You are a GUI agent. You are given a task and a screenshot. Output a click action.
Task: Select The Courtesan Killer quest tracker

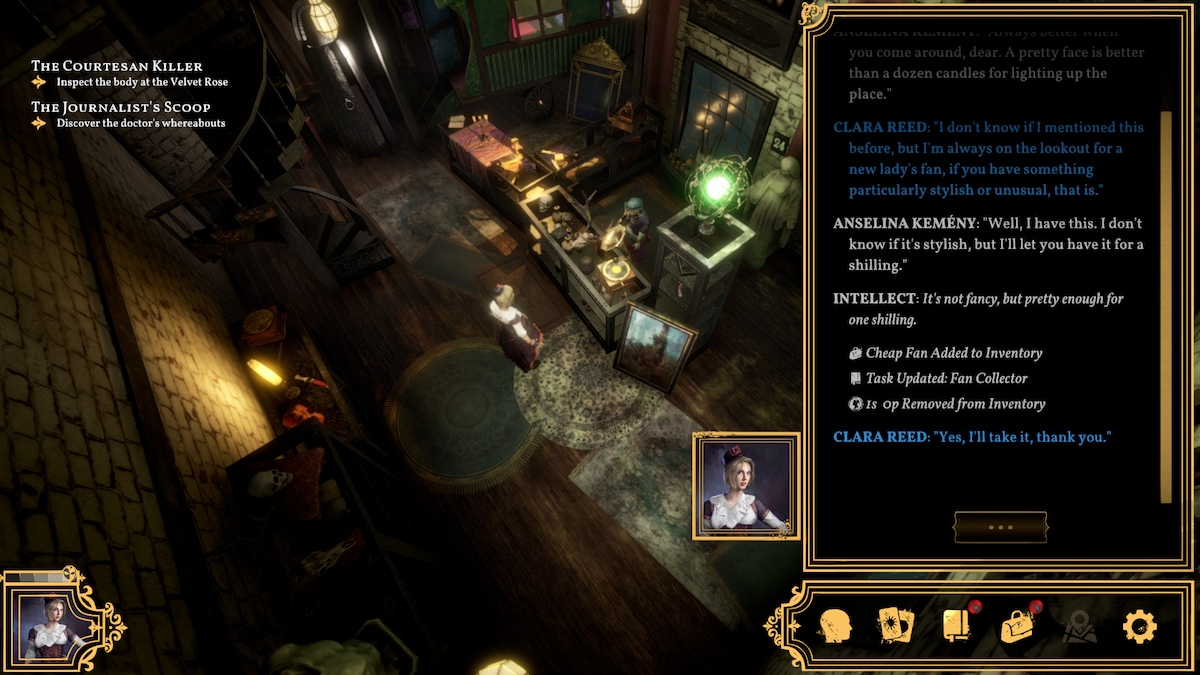point(117,66)
